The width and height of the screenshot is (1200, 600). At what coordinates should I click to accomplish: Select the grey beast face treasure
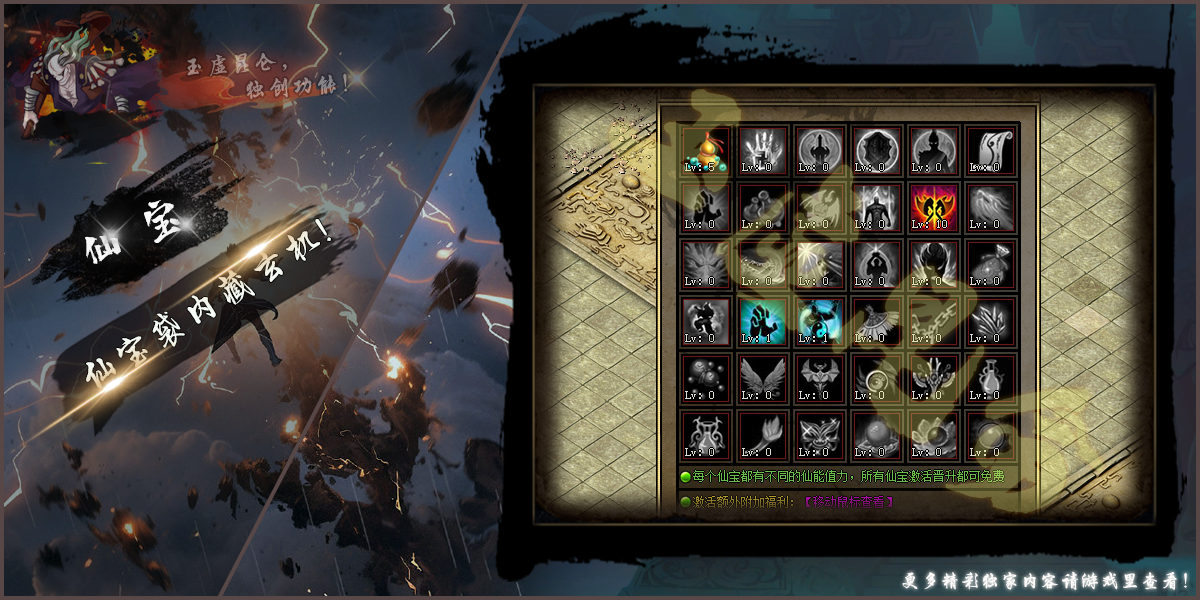click(706, 265)
